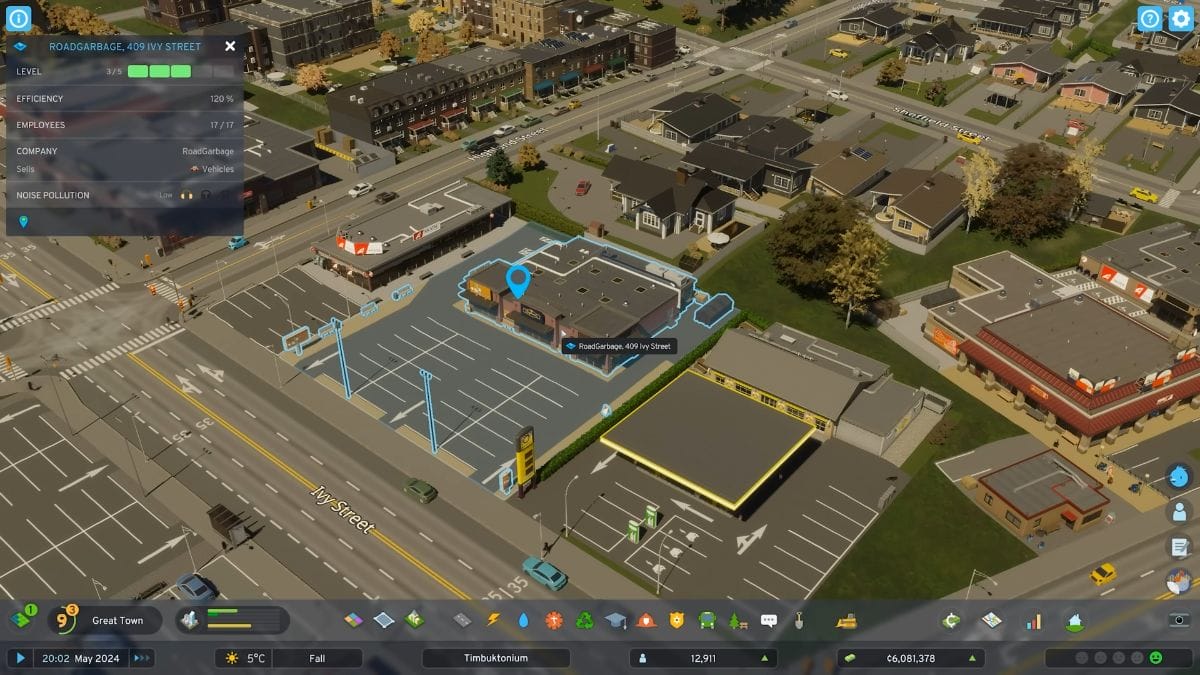This screenshot has width=1200, height=675.
Task: Open the Water and Sewage menu
Action: [523, 621]
